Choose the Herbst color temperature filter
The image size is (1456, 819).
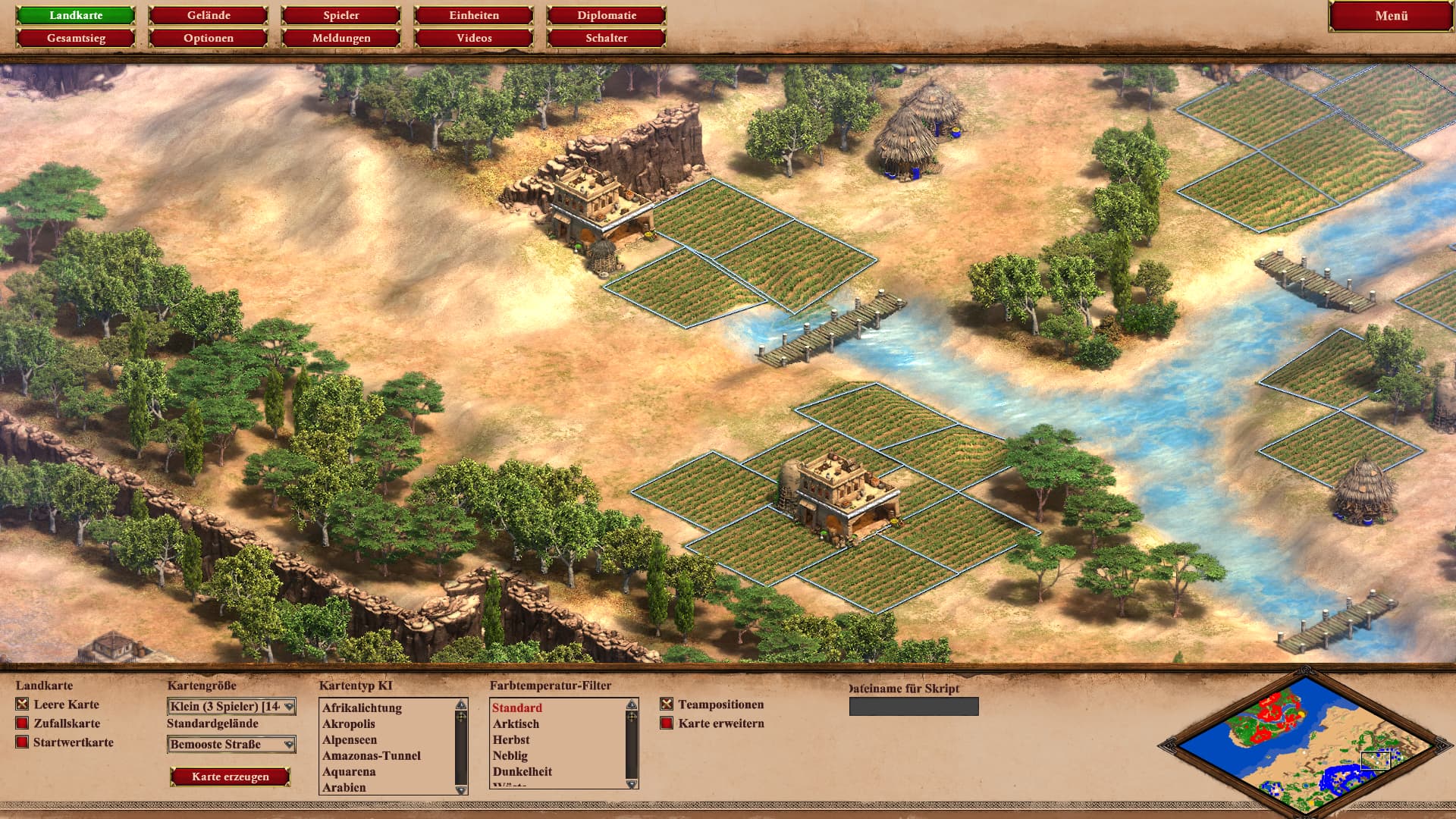(x=511, y=740)
